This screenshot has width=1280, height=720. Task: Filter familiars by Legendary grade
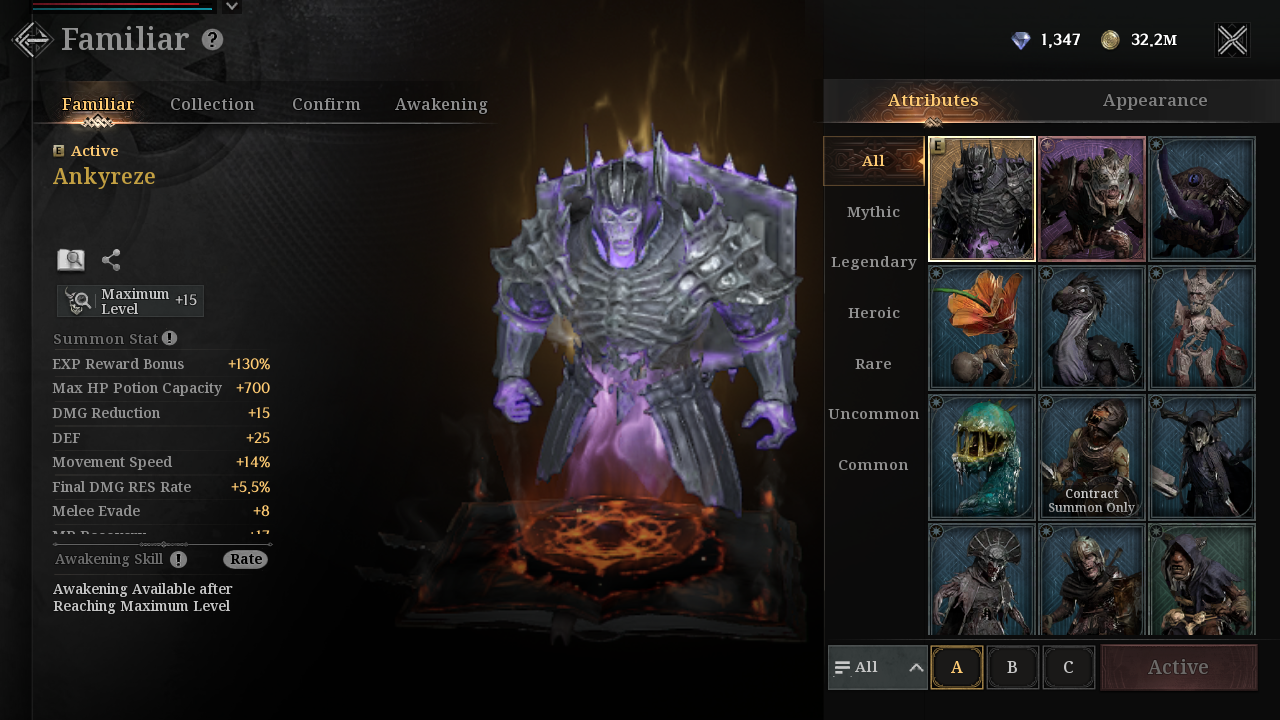[x=873, y=262]
